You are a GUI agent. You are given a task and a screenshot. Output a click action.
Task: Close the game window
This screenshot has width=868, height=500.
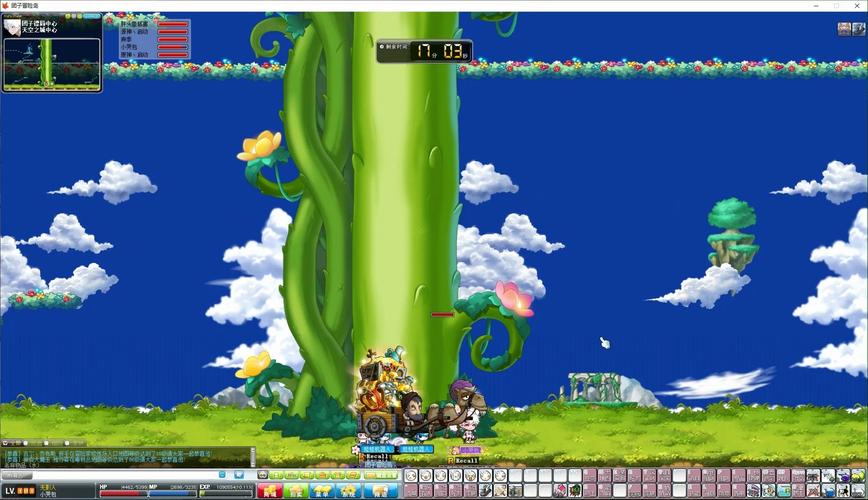point(856,5)
